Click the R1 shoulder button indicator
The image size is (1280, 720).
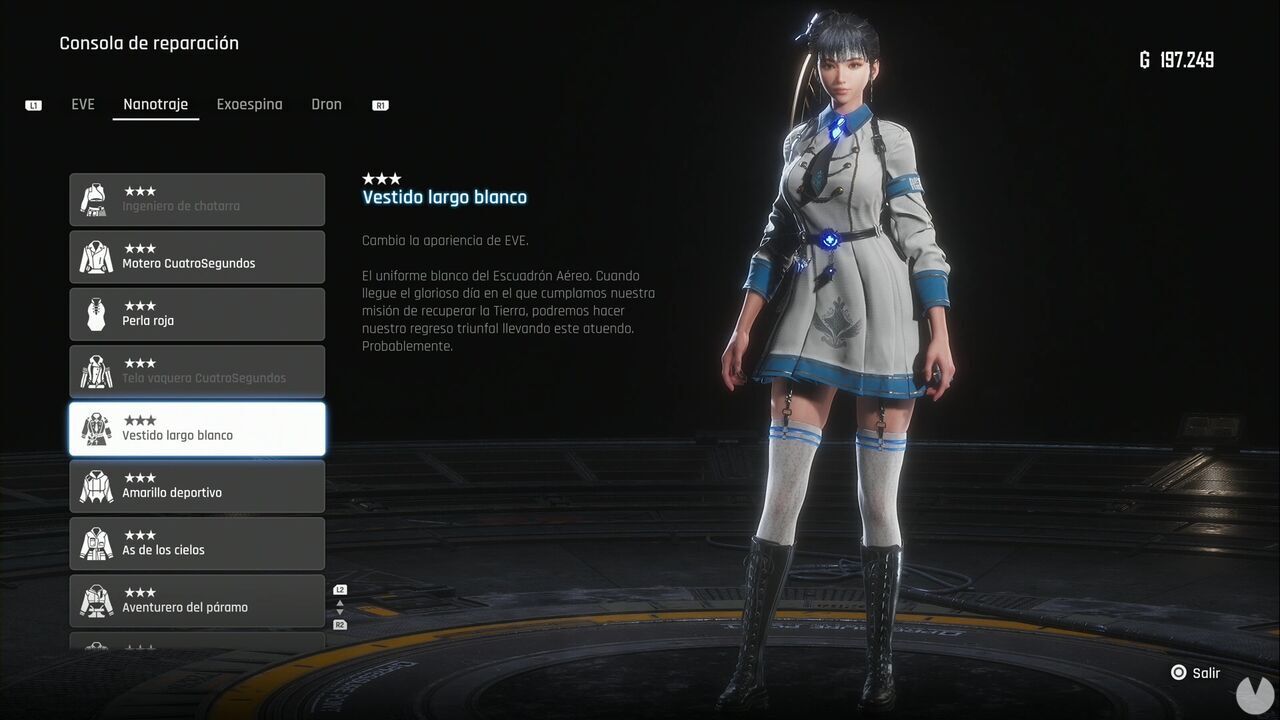(x=379, y=104)
